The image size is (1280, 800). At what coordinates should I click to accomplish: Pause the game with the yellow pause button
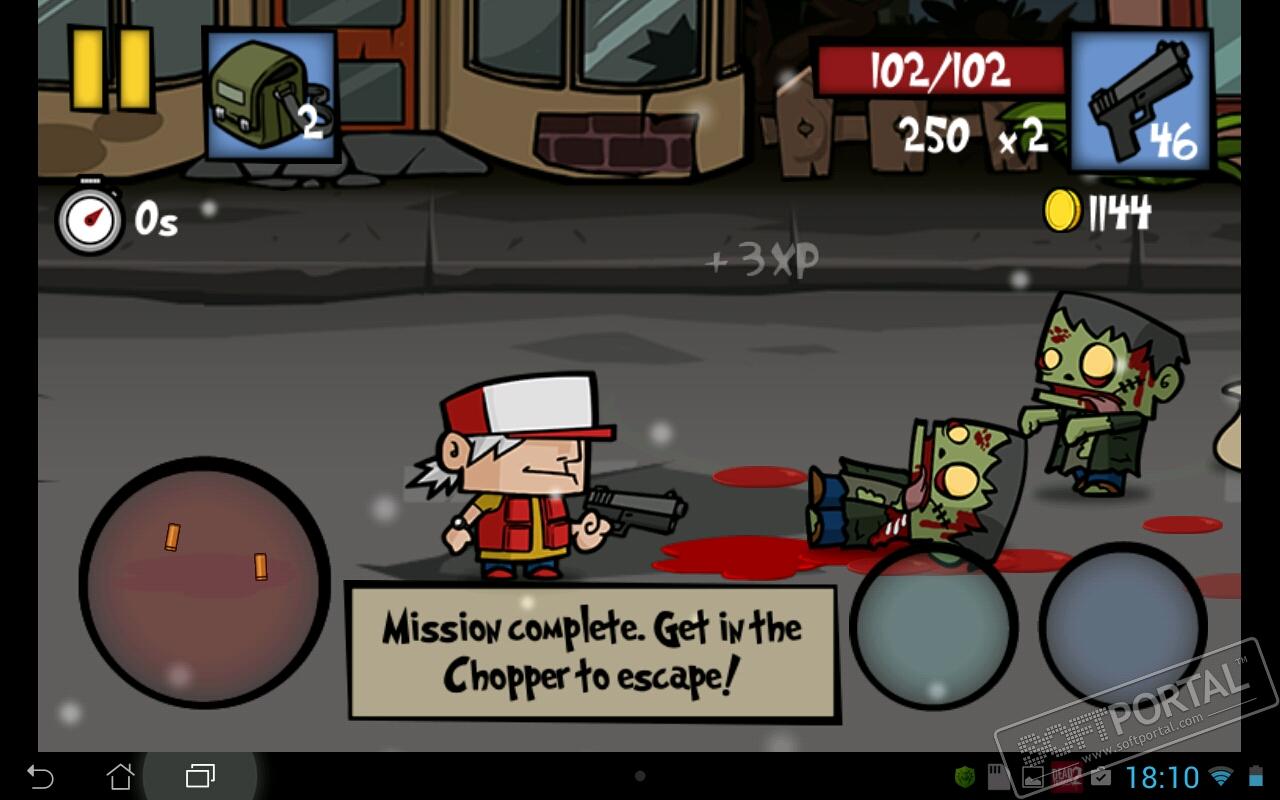[x=111, y=68]
